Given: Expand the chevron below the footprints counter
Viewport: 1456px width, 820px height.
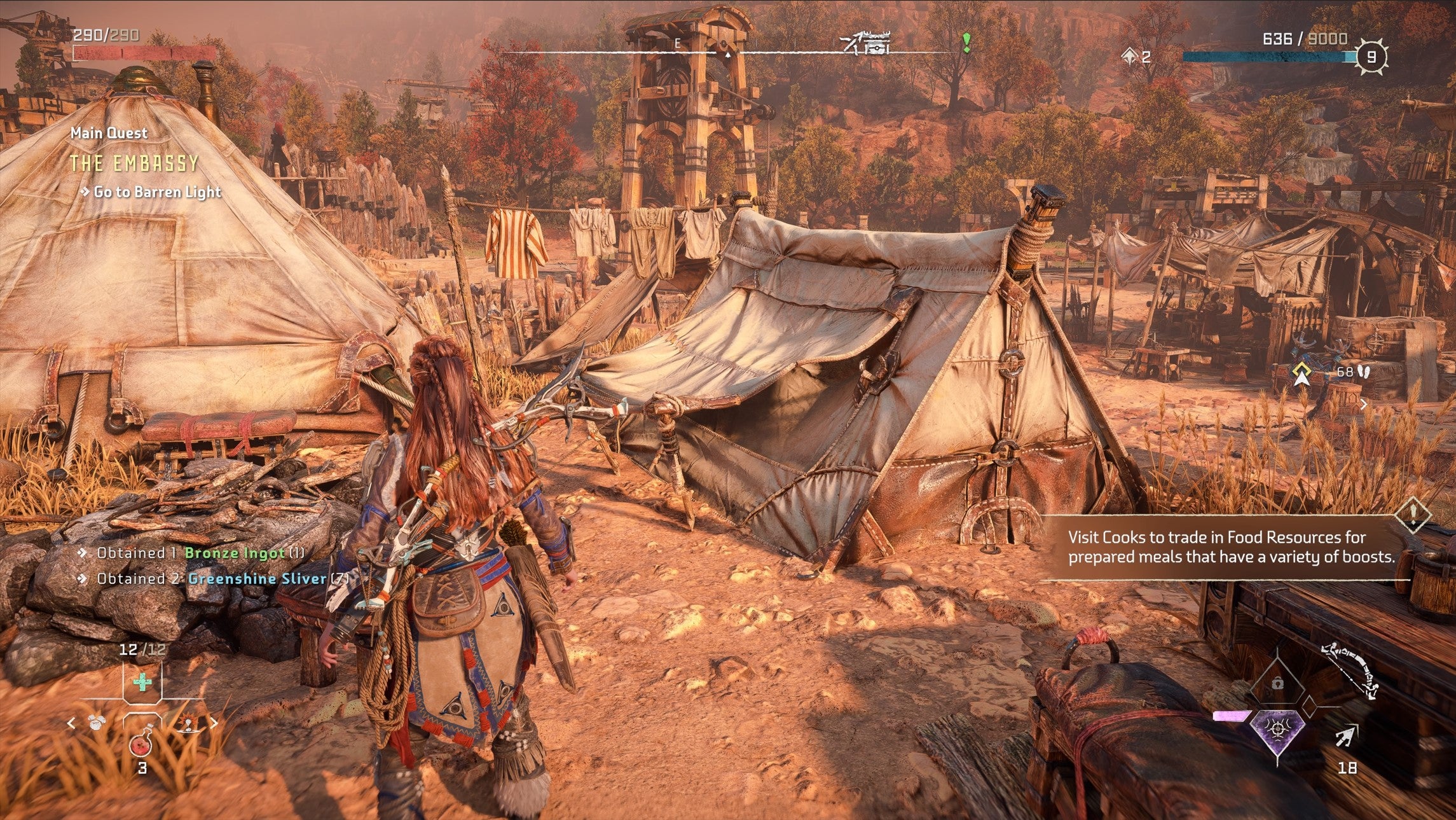Looking at the screenshot, I should [x=1363, y=406].
